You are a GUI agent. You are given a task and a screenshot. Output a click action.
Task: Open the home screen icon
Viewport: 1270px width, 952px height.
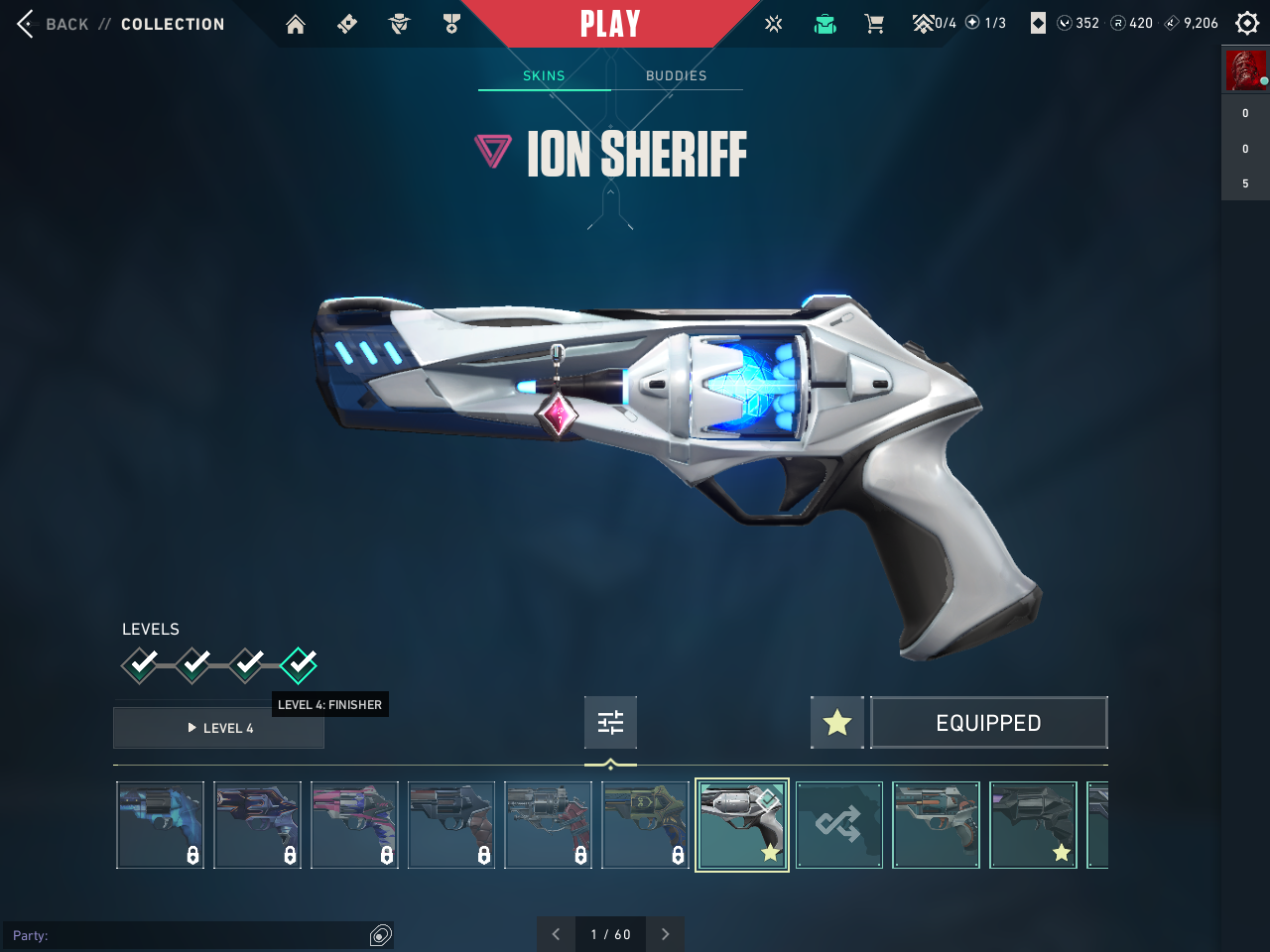click(x=296, y=24)
